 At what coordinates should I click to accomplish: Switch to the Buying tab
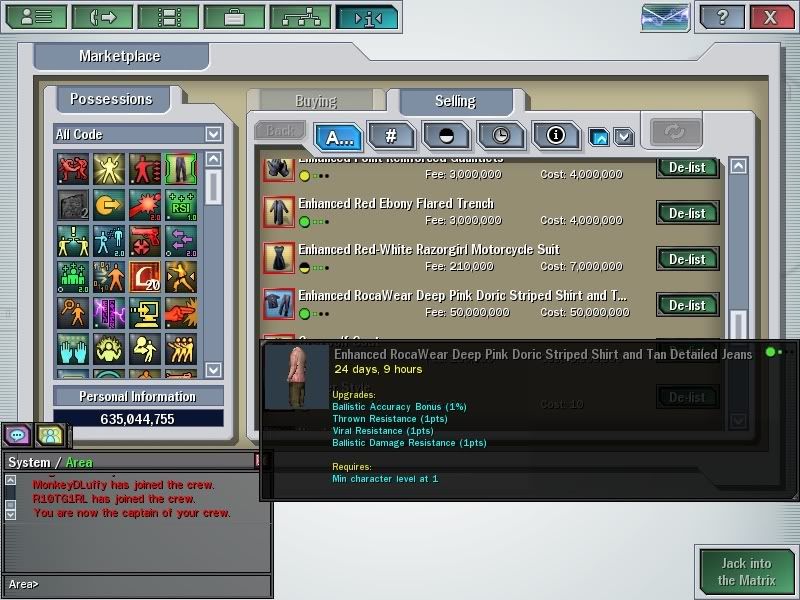[x=316, y=101]
